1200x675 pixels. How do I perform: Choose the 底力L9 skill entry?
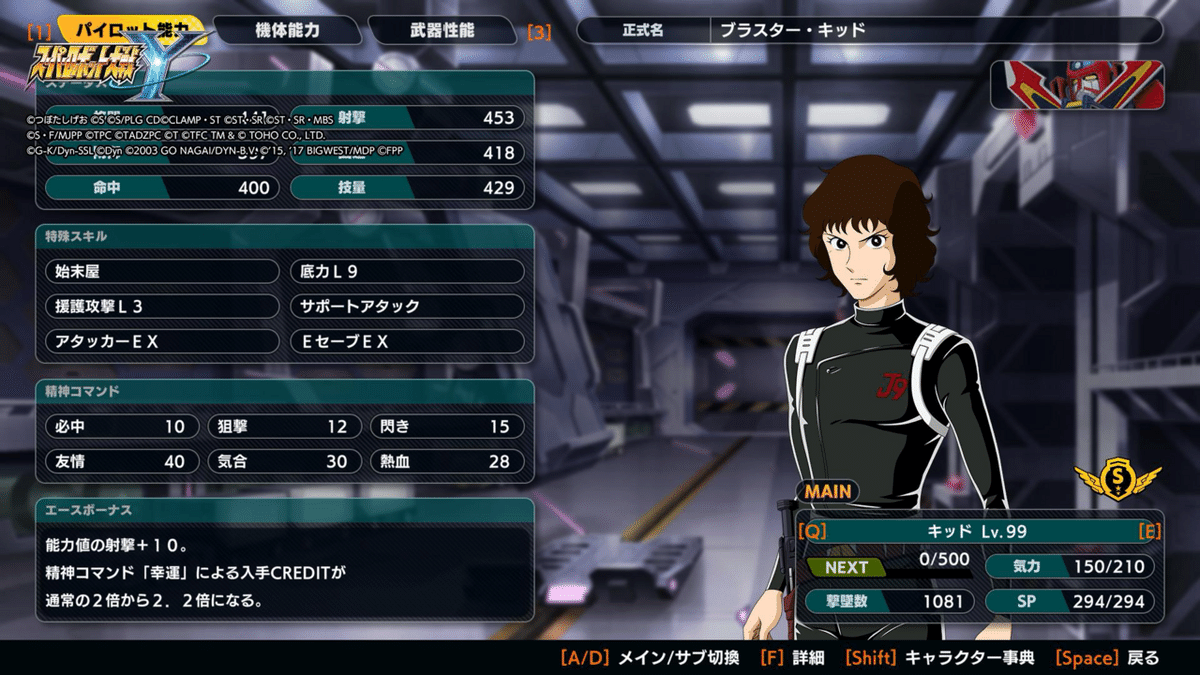coord(407,271)
